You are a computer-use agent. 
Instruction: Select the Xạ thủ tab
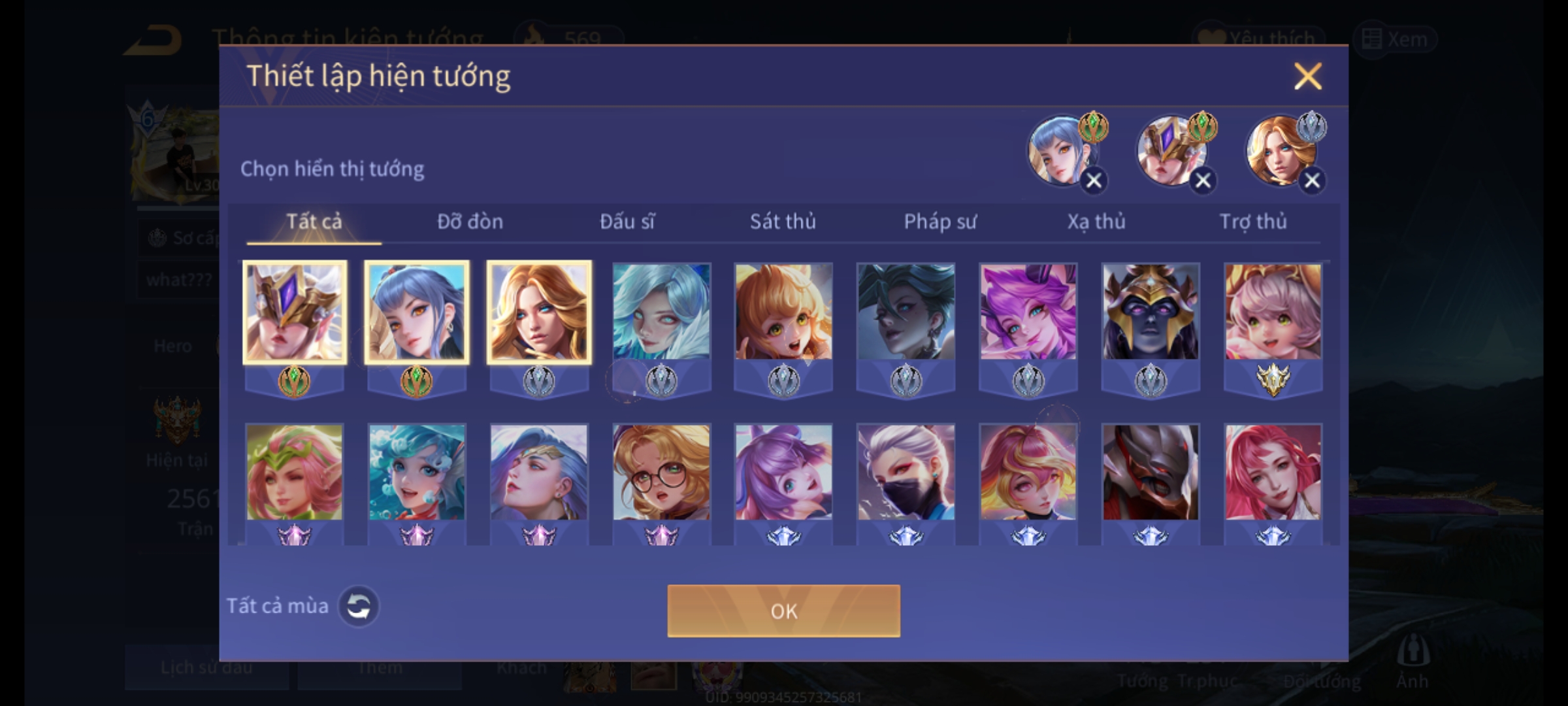1096,222
